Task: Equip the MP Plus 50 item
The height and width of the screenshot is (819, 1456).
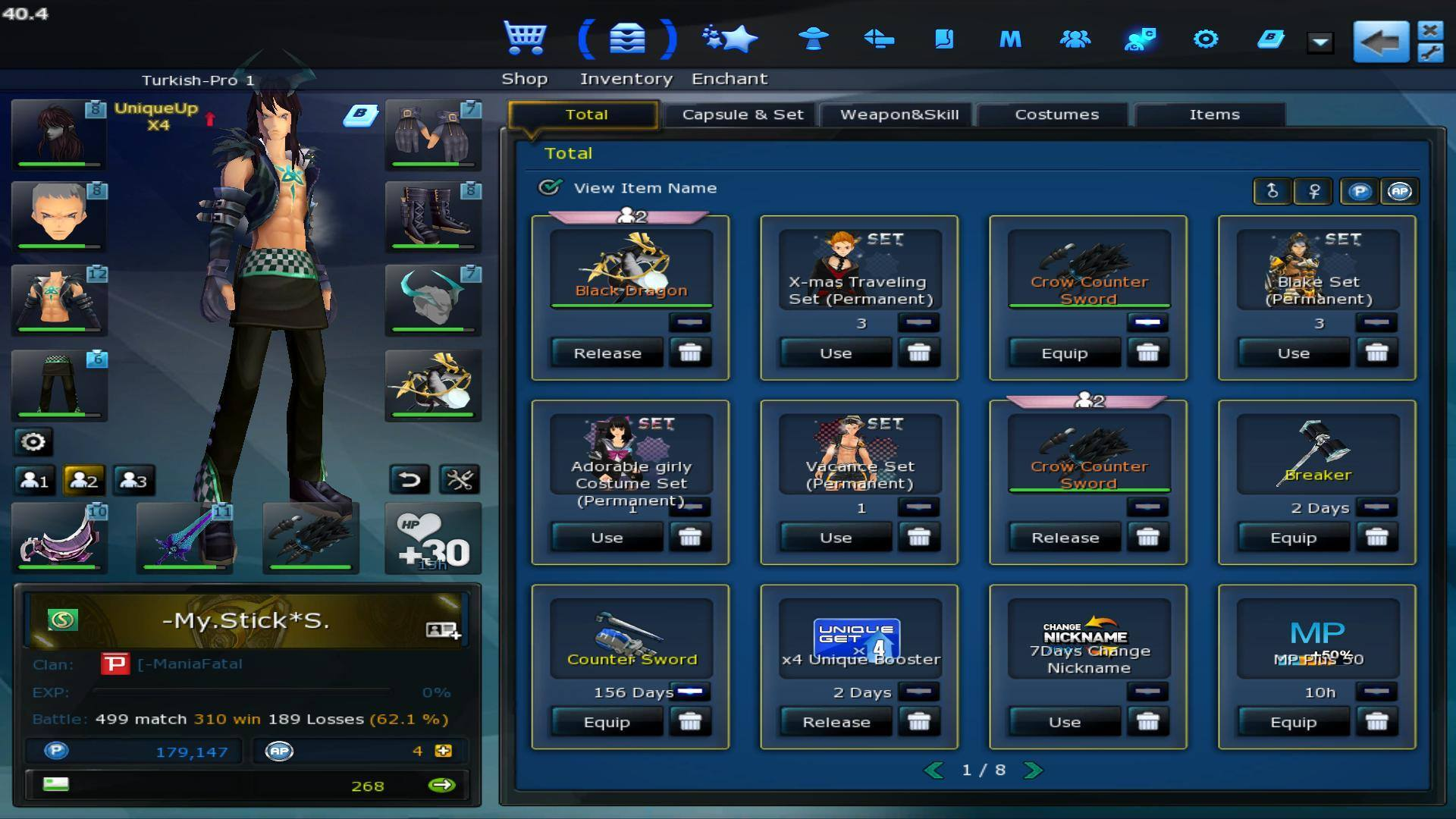Action: [1293, 722]
